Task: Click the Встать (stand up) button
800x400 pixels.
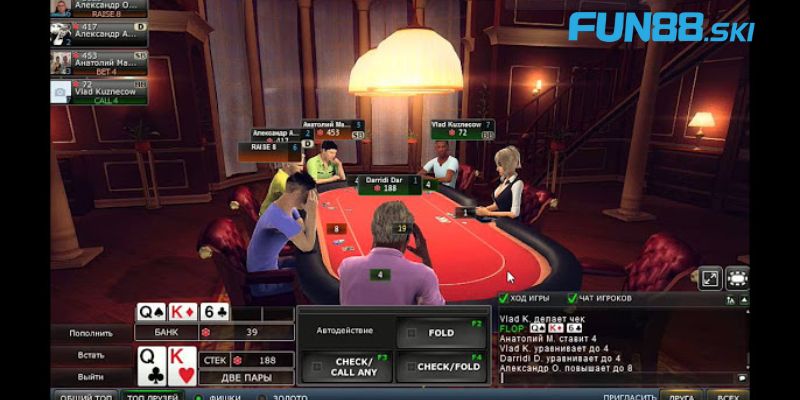Action: (x=91, y=355)
